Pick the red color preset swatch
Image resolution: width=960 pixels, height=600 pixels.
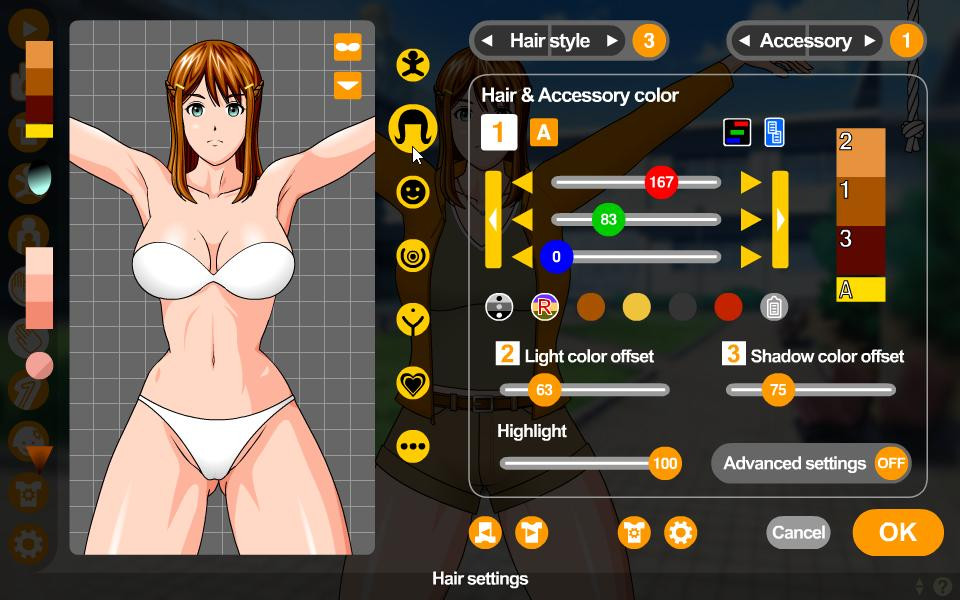point(728,307)
